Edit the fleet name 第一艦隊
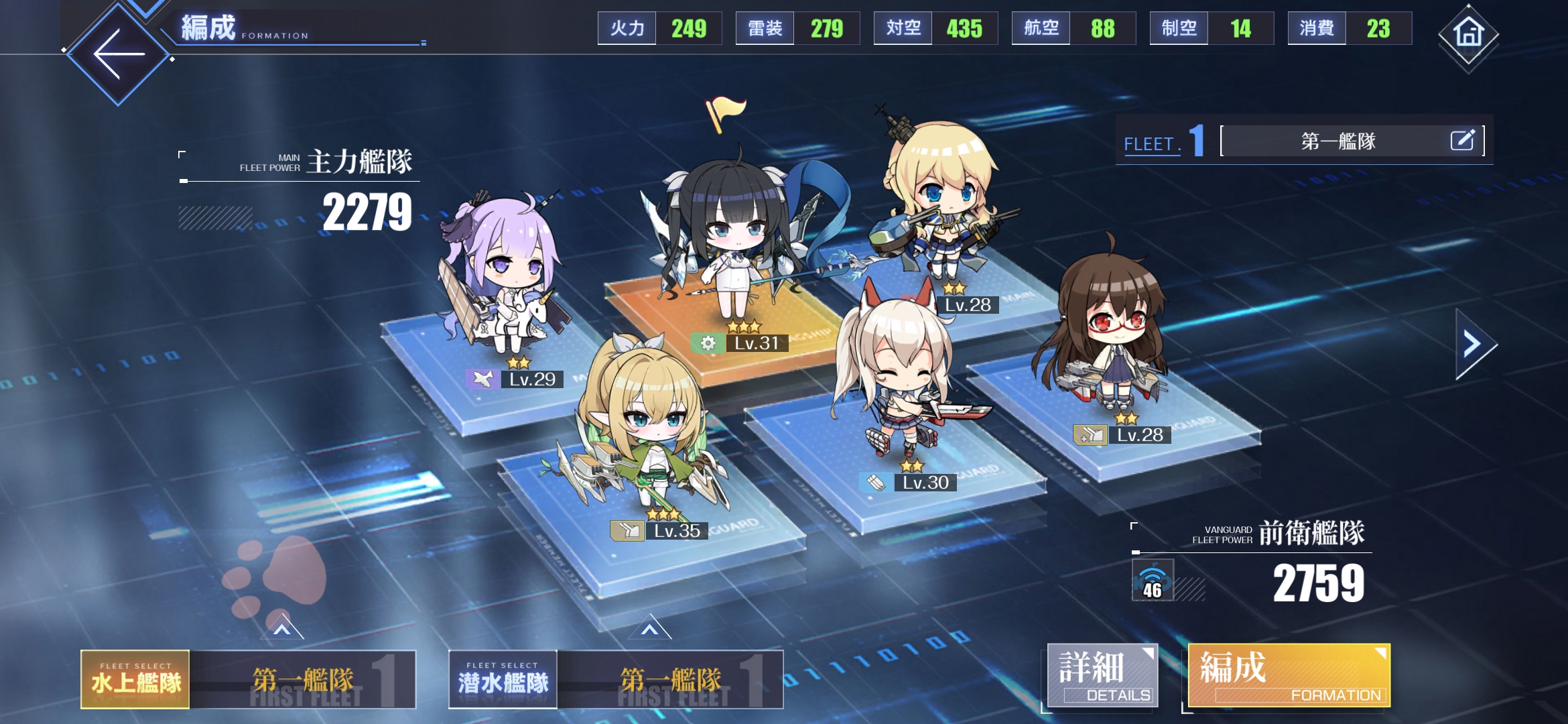Viewport: 1568px width, 724px height. (x=1462, y=140)
